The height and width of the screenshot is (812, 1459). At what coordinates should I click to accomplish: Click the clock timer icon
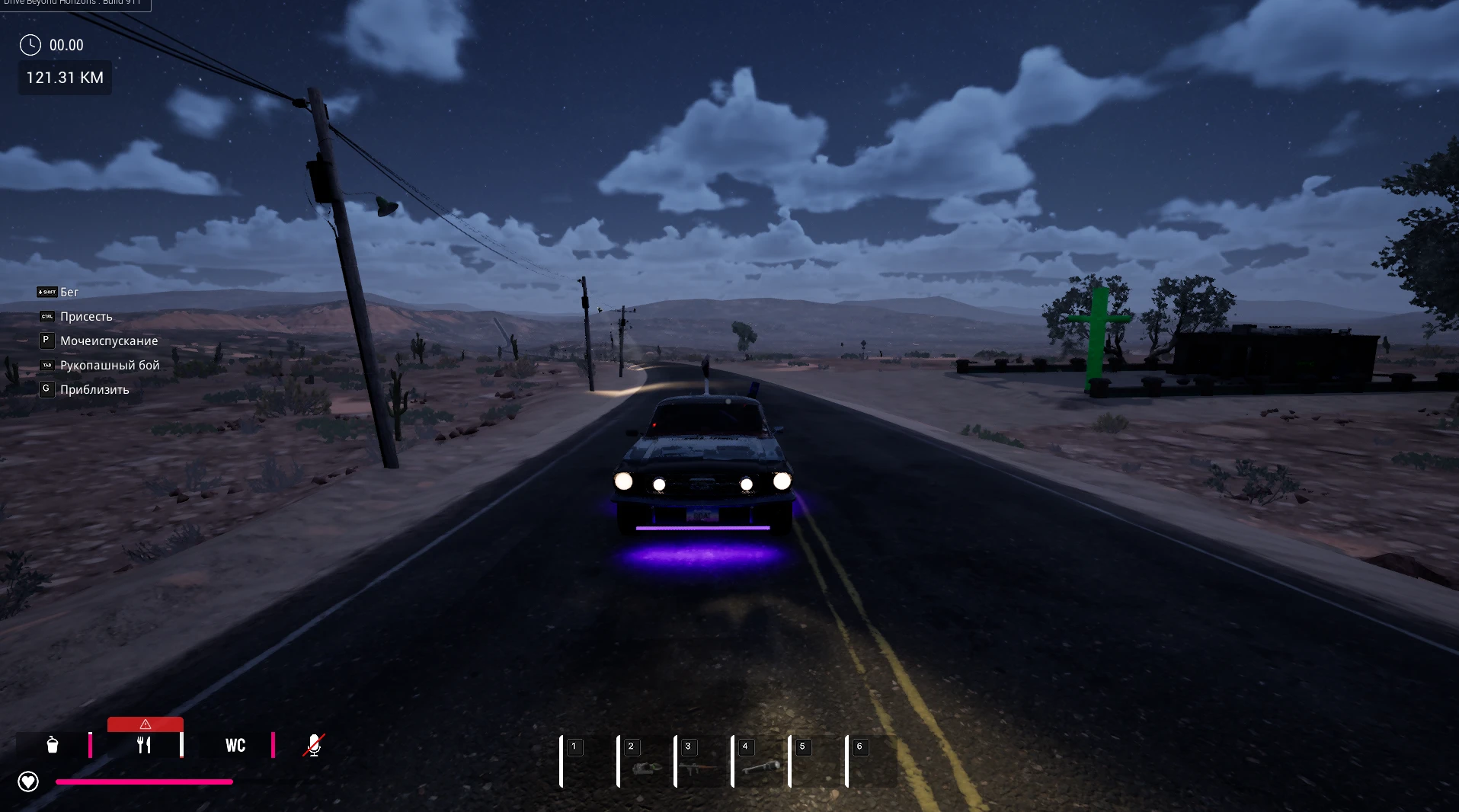(29, 44)
